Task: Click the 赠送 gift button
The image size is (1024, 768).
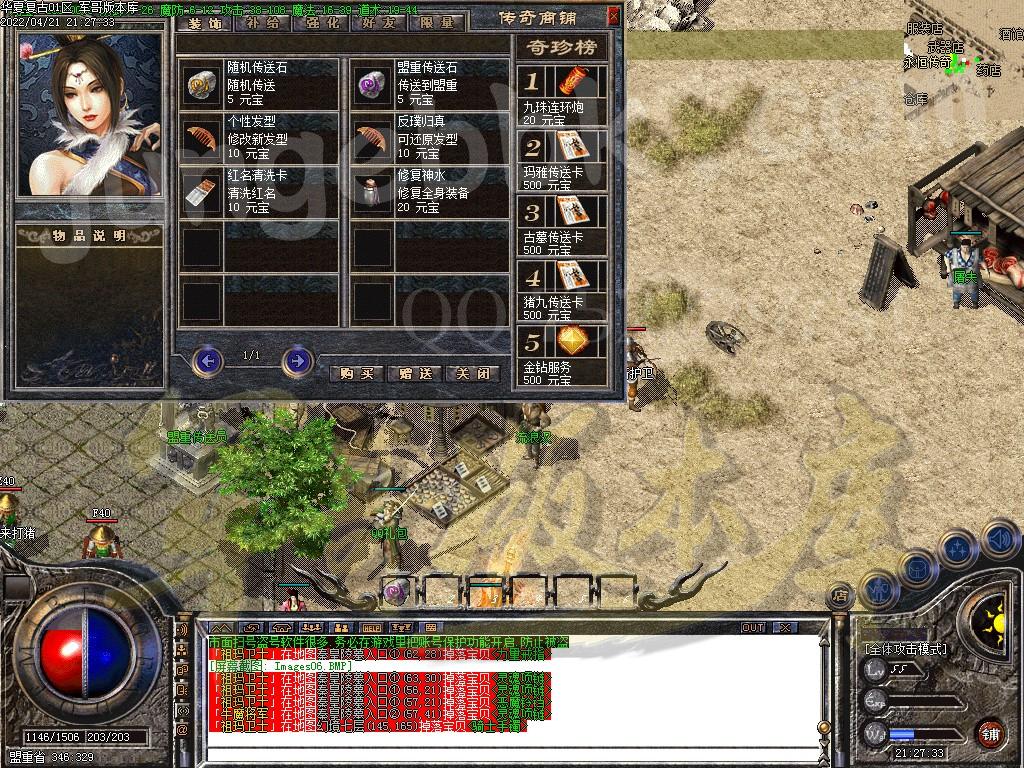Action: (414, 373)
